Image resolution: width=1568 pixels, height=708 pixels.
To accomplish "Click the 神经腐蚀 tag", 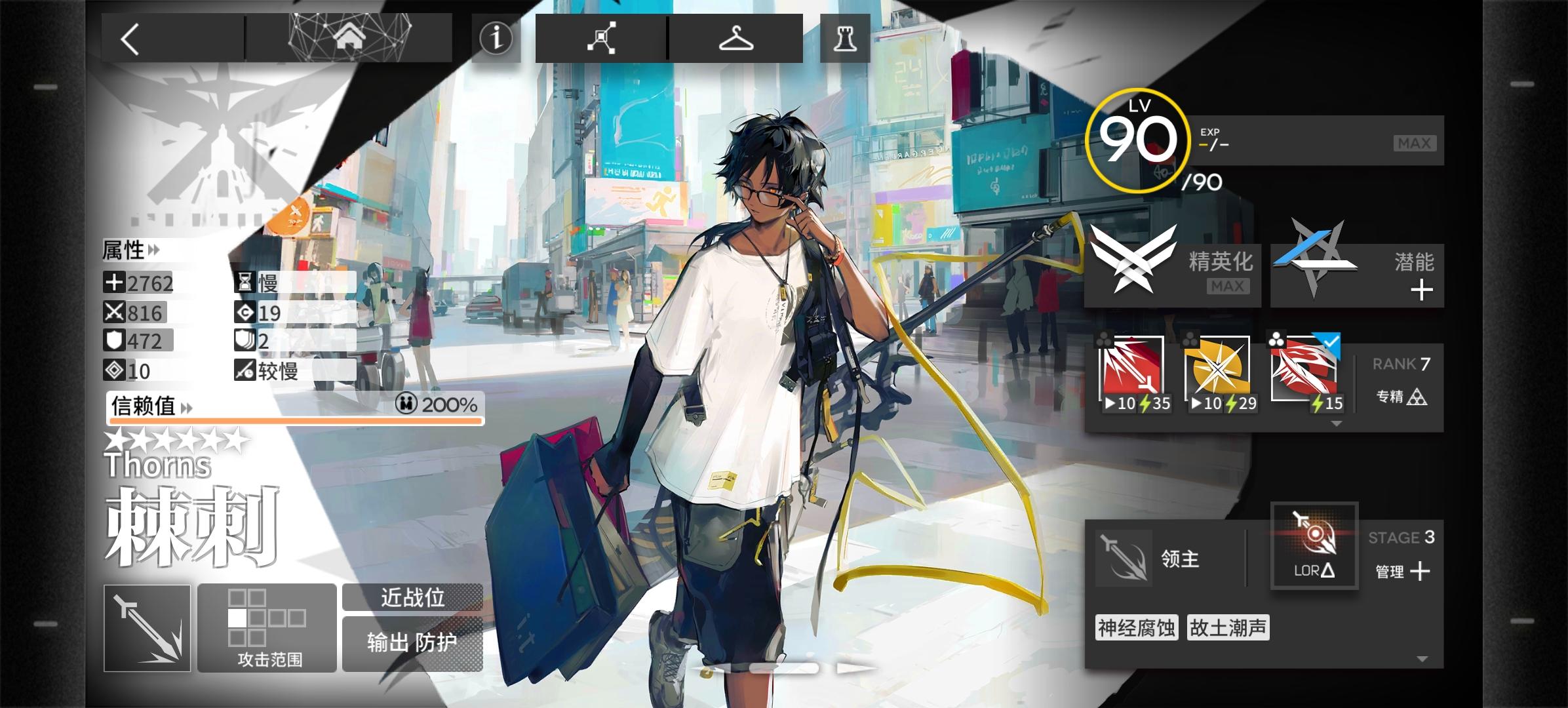I will tap(1136, 627).
